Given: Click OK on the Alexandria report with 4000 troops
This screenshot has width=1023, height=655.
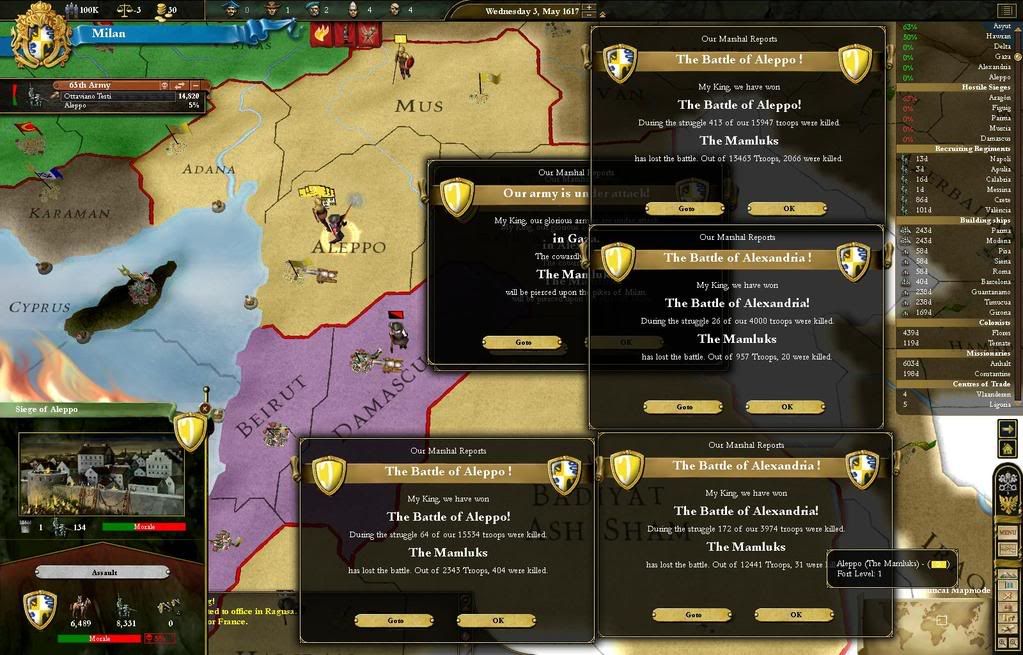Looking at the screenshot, I should click(786, 407).
